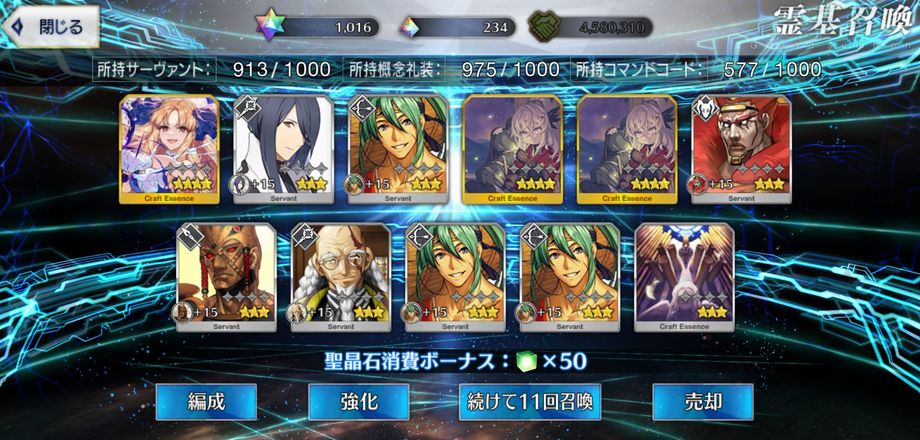This screenshot has height=440, width=920.
Task: Select the blonde girl Craft Essence card
Action: click(x=169, y=148)
